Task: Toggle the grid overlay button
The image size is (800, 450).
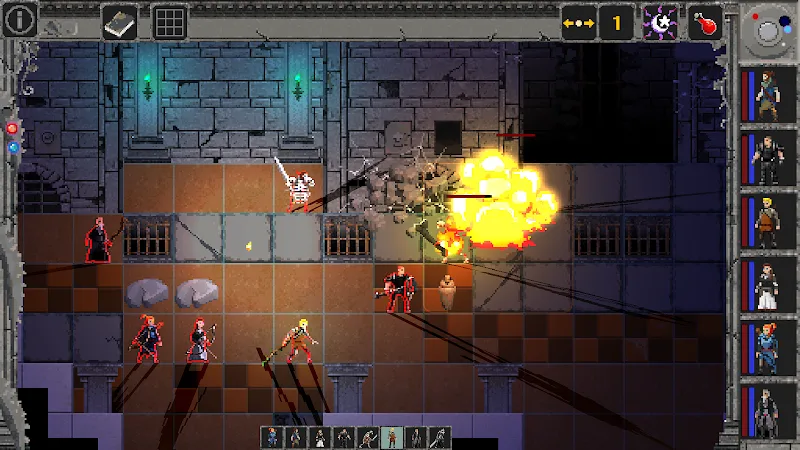Action: [170, 21]
